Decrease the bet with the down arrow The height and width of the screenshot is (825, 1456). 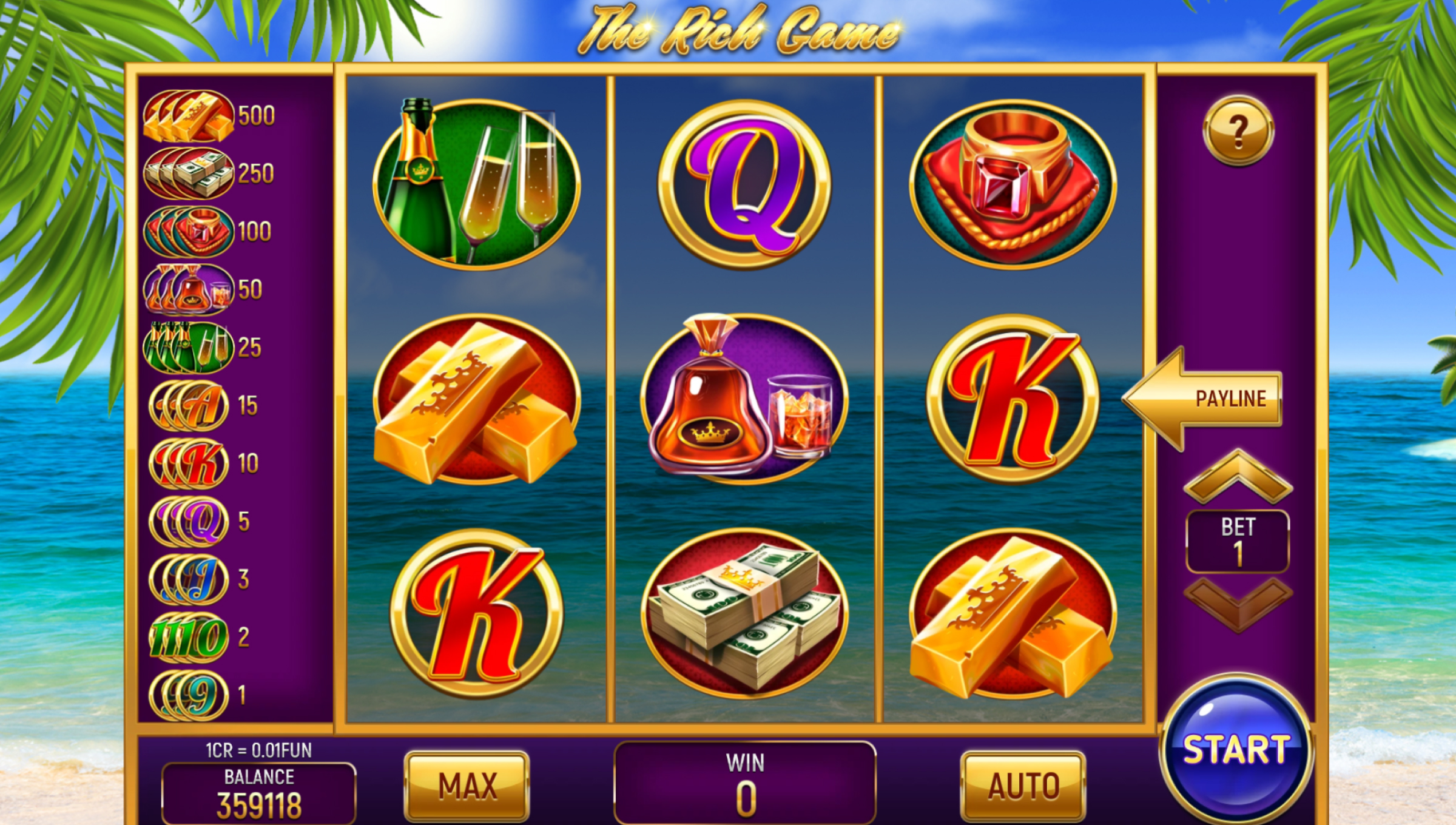point(1238,603)
